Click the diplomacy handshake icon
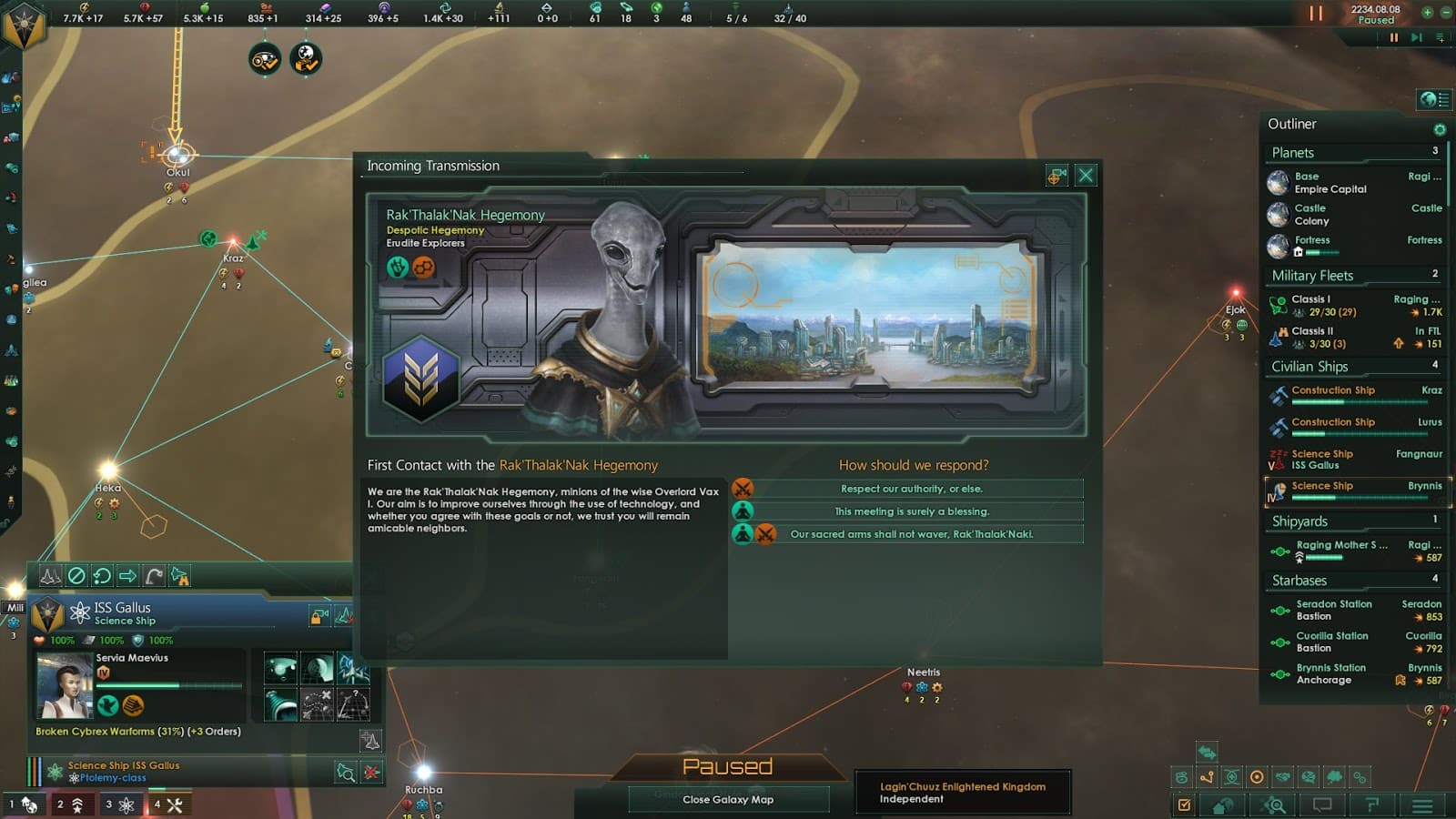Screen dimensions: 1456x819 point(1283,776)
